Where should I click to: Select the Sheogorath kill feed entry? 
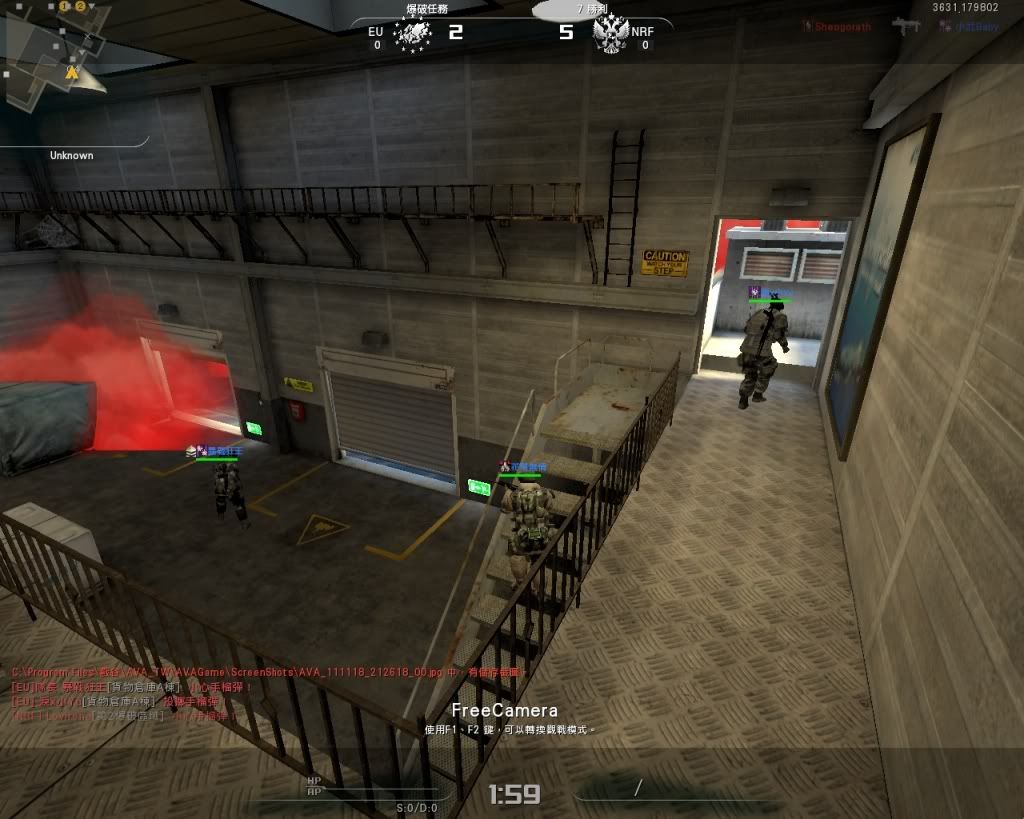click(x=839, y=27)
